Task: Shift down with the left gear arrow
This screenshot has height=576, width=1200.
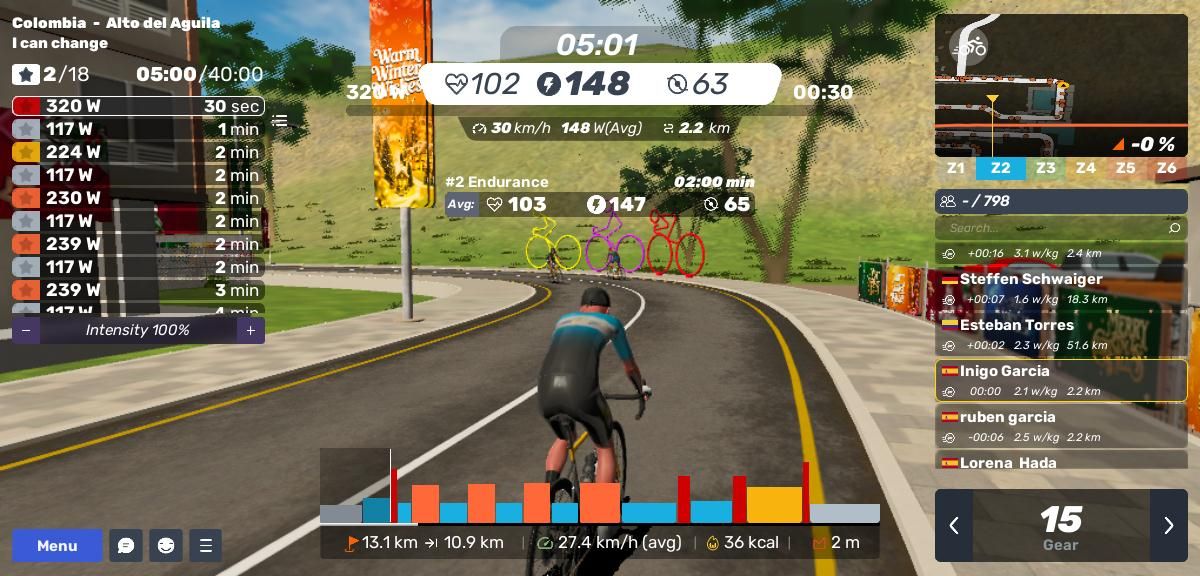Action: pos(954,525)
